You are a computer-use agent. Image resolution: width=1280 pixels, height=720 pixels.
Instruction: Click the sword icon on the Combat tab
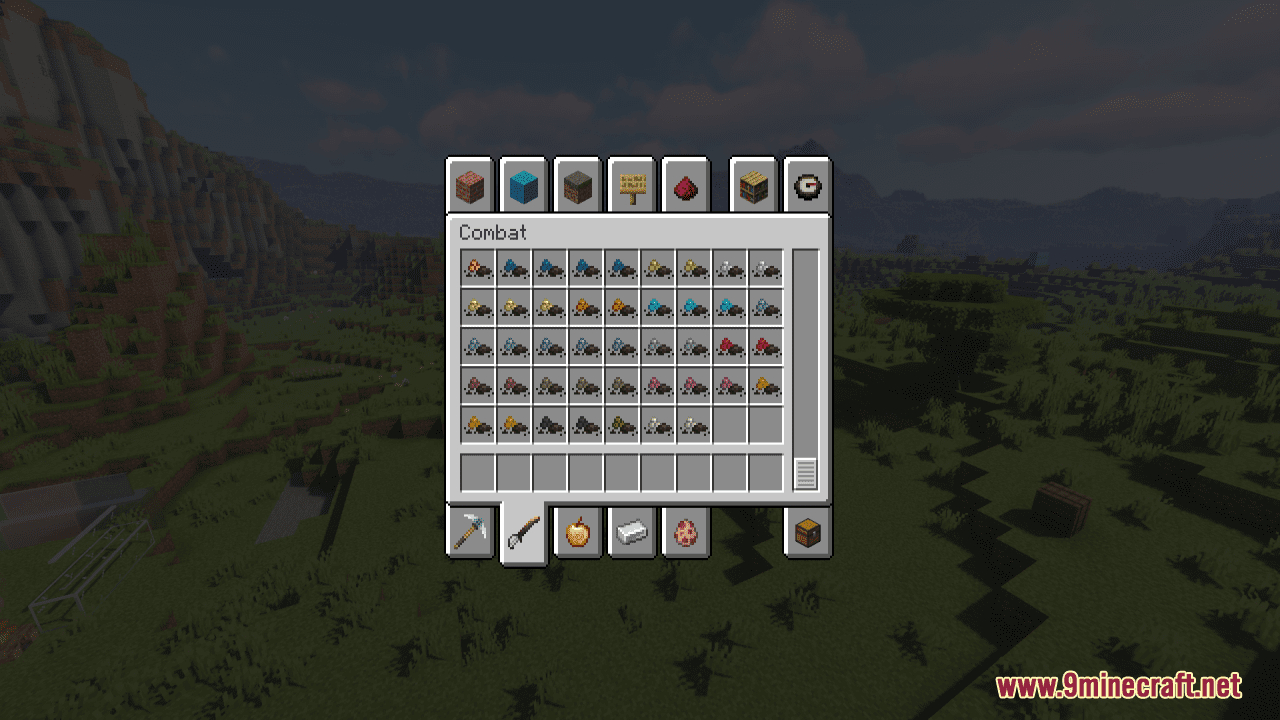click(523, 533)
